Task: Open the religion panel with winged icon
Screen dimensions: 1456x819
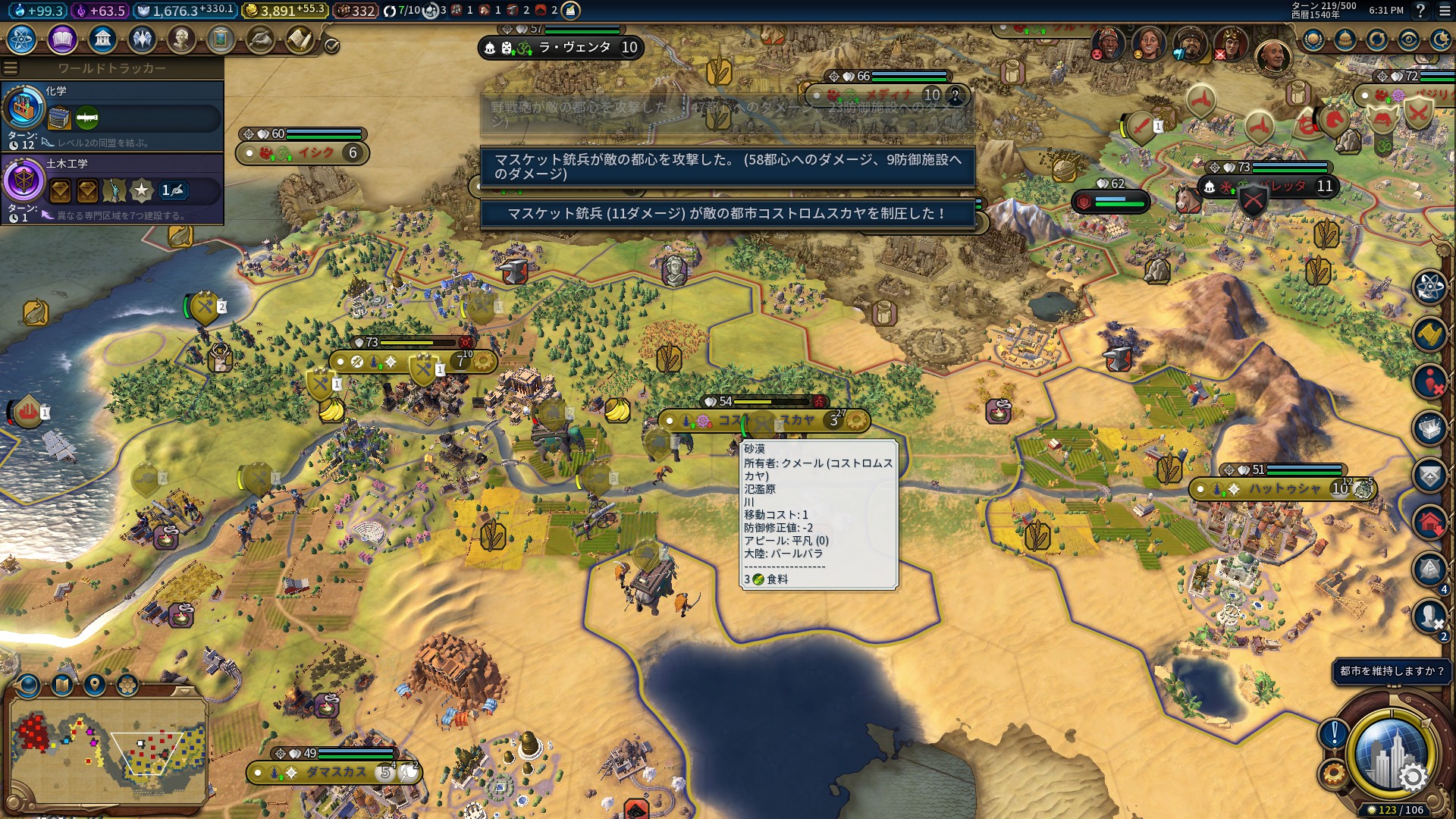Action: [x=142, y=39]
